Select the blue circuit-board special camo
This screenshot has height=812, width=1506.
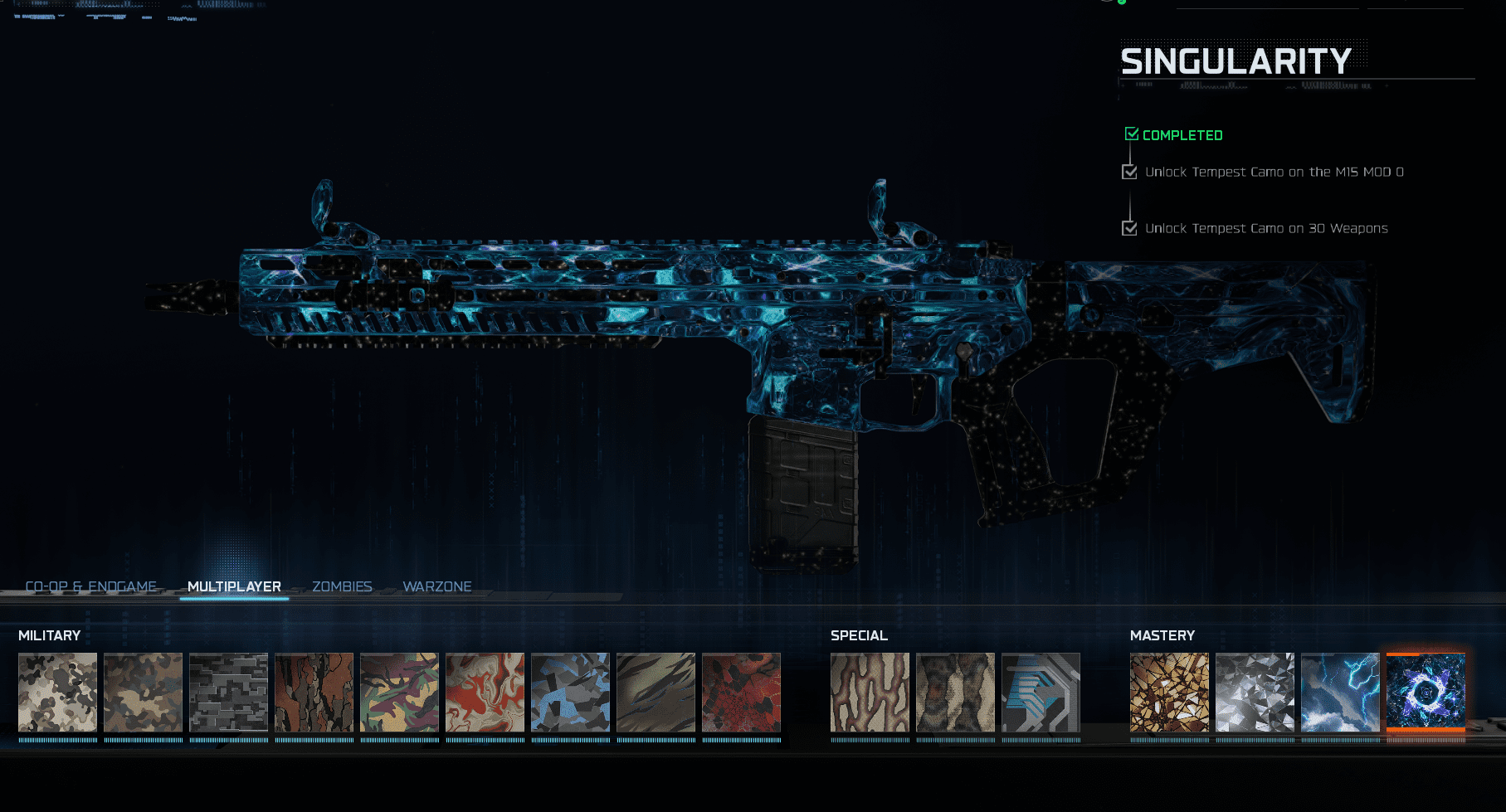pyautogui.click(x=1041, y=693)
